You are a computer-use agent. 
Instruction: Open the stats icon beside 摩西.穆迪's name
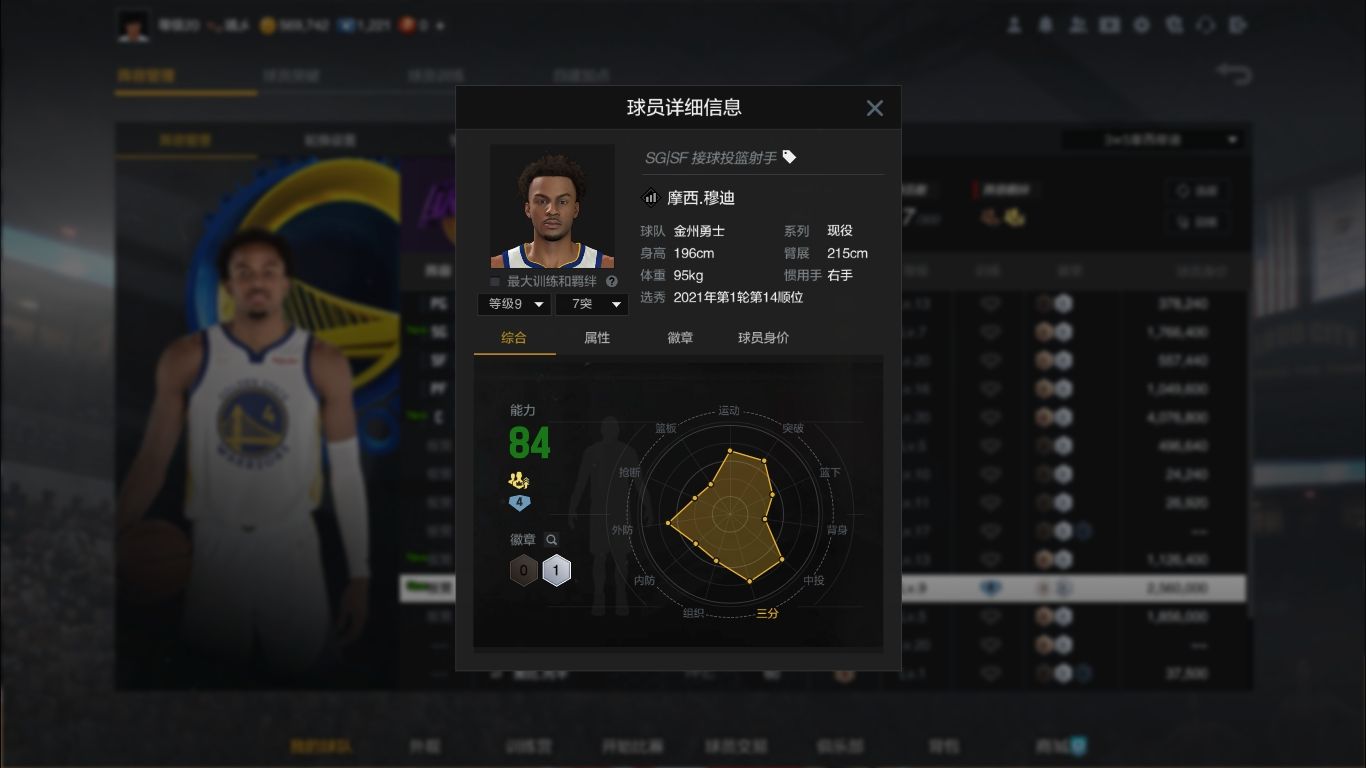(x=650, y=197)
